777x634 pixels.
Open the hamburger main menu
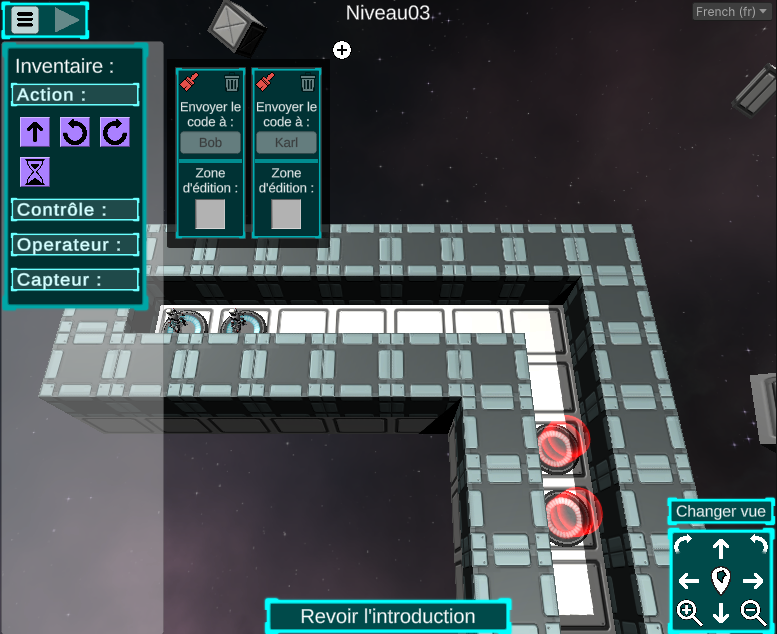(x=25, y=19)
